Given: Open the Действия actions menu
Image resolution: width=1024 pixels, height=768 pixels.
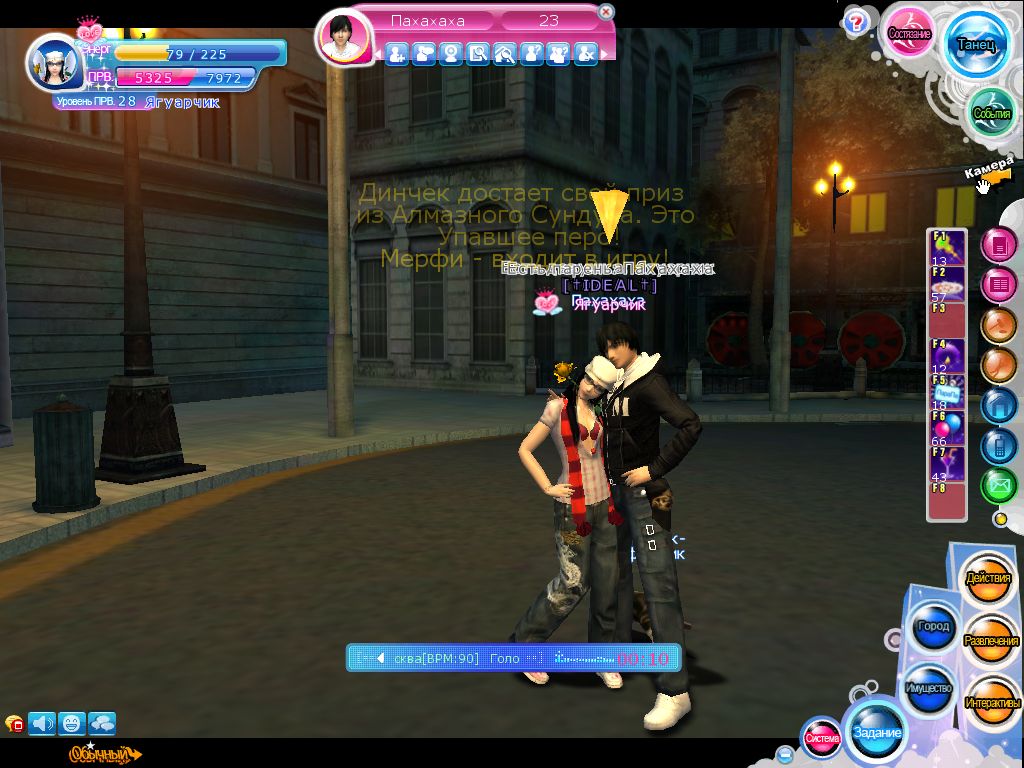Looking at the screenshot, I should 987,579.
